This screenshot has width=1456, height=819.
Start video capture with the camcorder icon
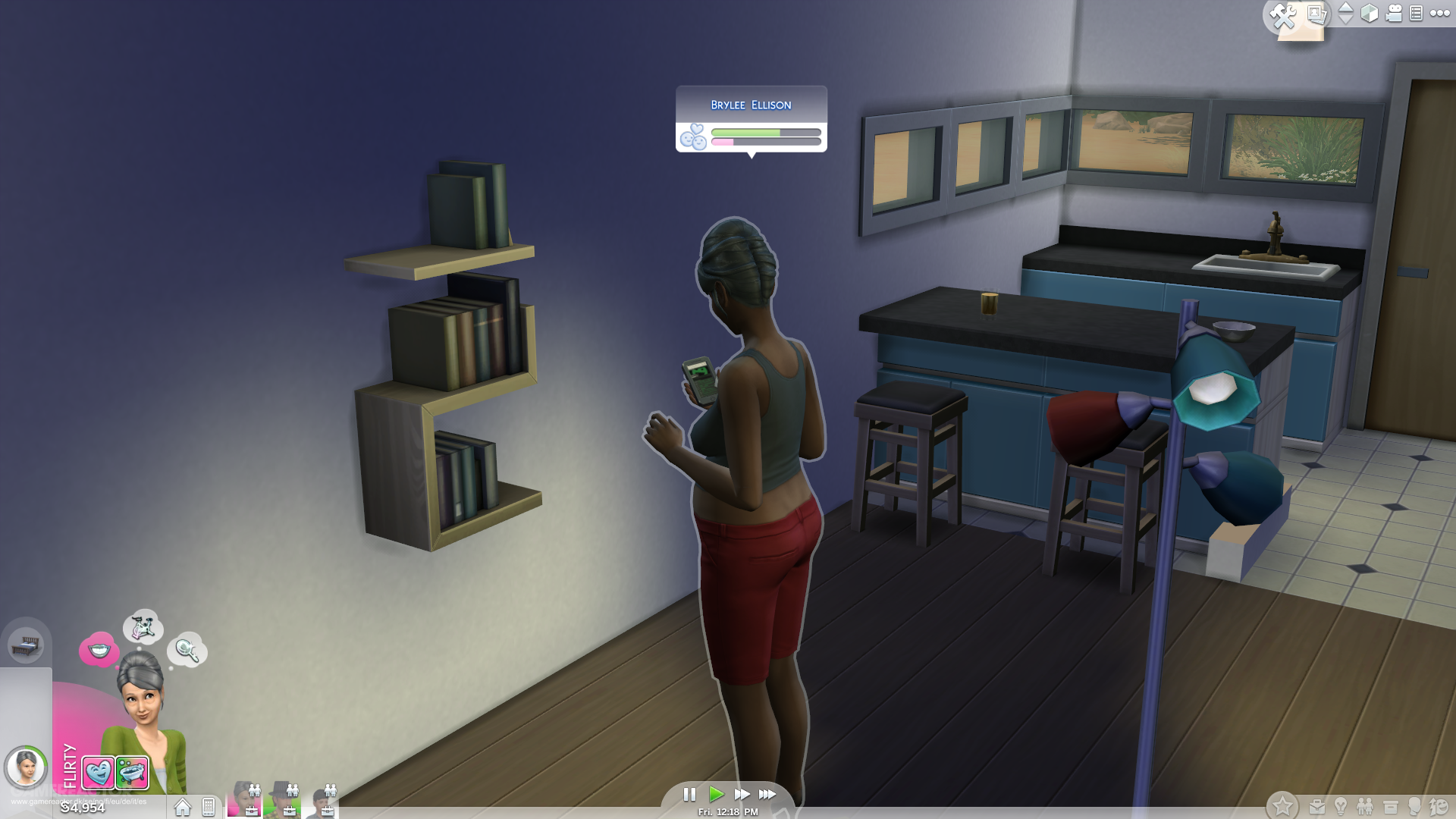pos(1394,14)
